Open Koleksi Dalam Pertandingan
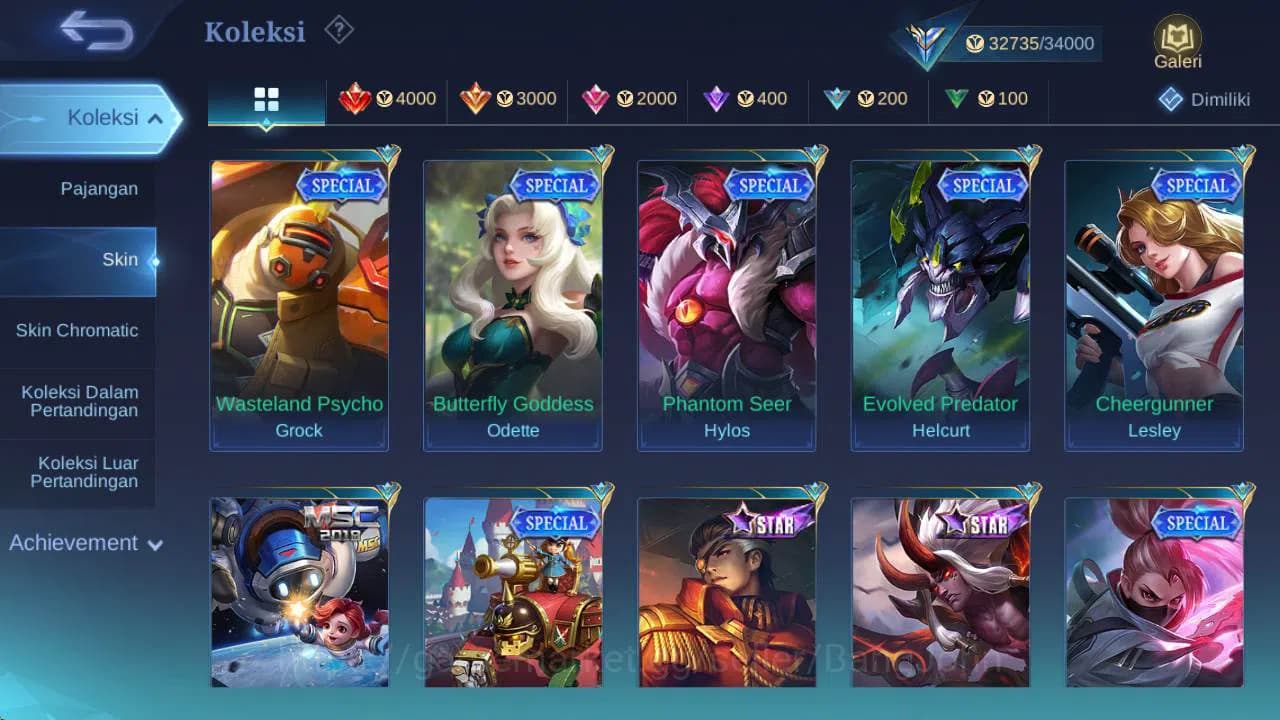Viewport: 1280px width, 720px height. pos(79,401)
